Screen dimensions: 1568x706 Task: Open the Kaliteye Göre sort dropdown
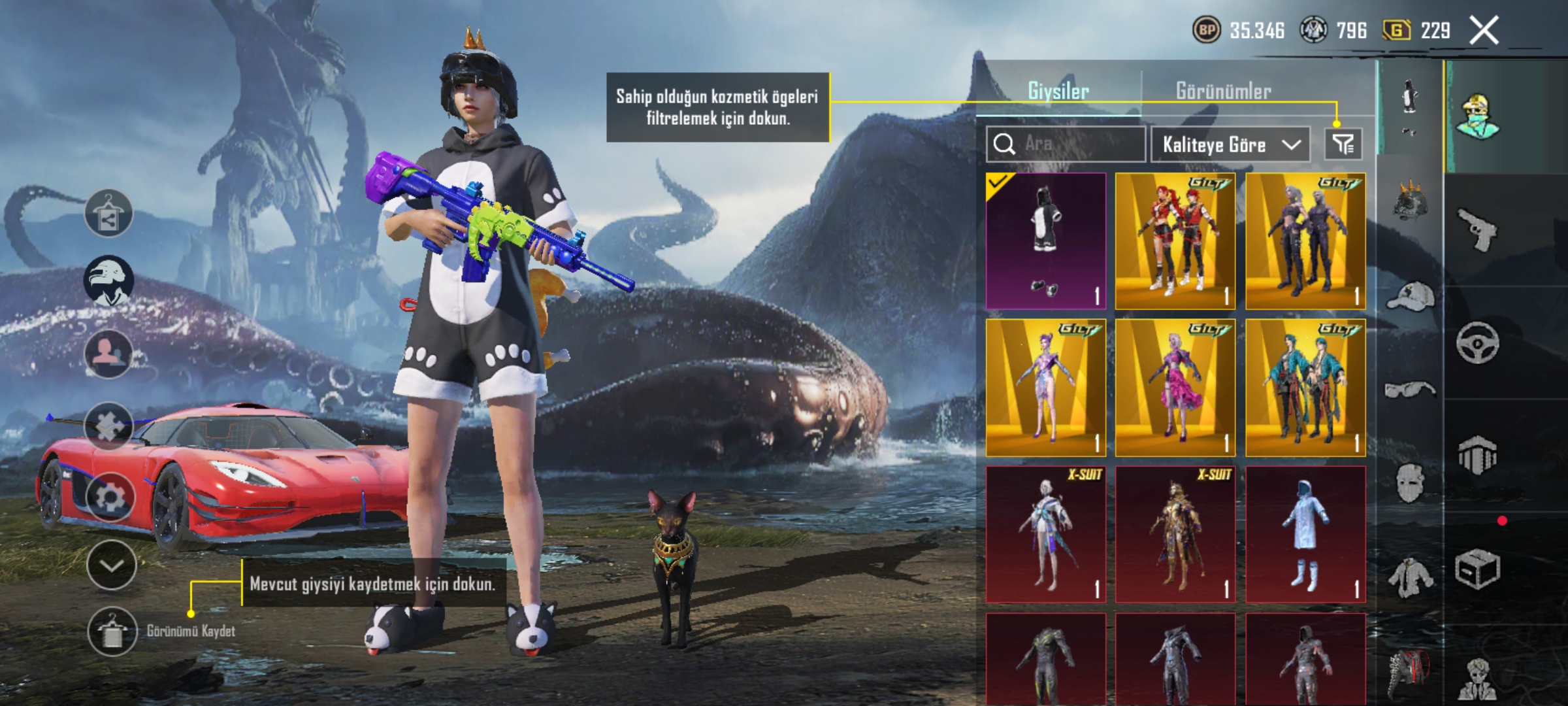(x=1230, y=144)
